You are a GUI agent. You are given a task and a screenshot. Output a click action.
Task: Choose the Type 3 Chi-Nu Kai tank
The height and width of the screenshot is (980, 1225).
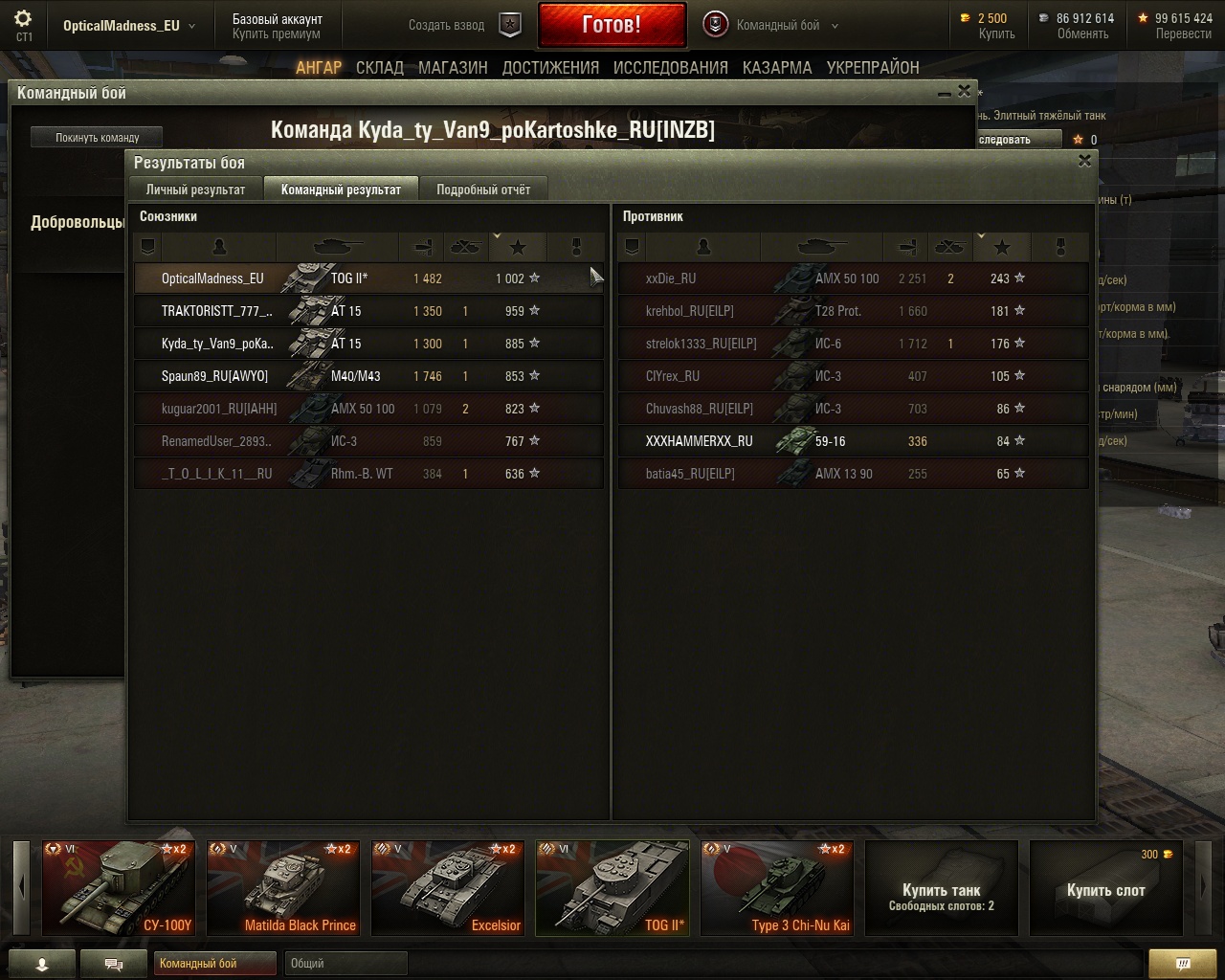tap(777, 887)
